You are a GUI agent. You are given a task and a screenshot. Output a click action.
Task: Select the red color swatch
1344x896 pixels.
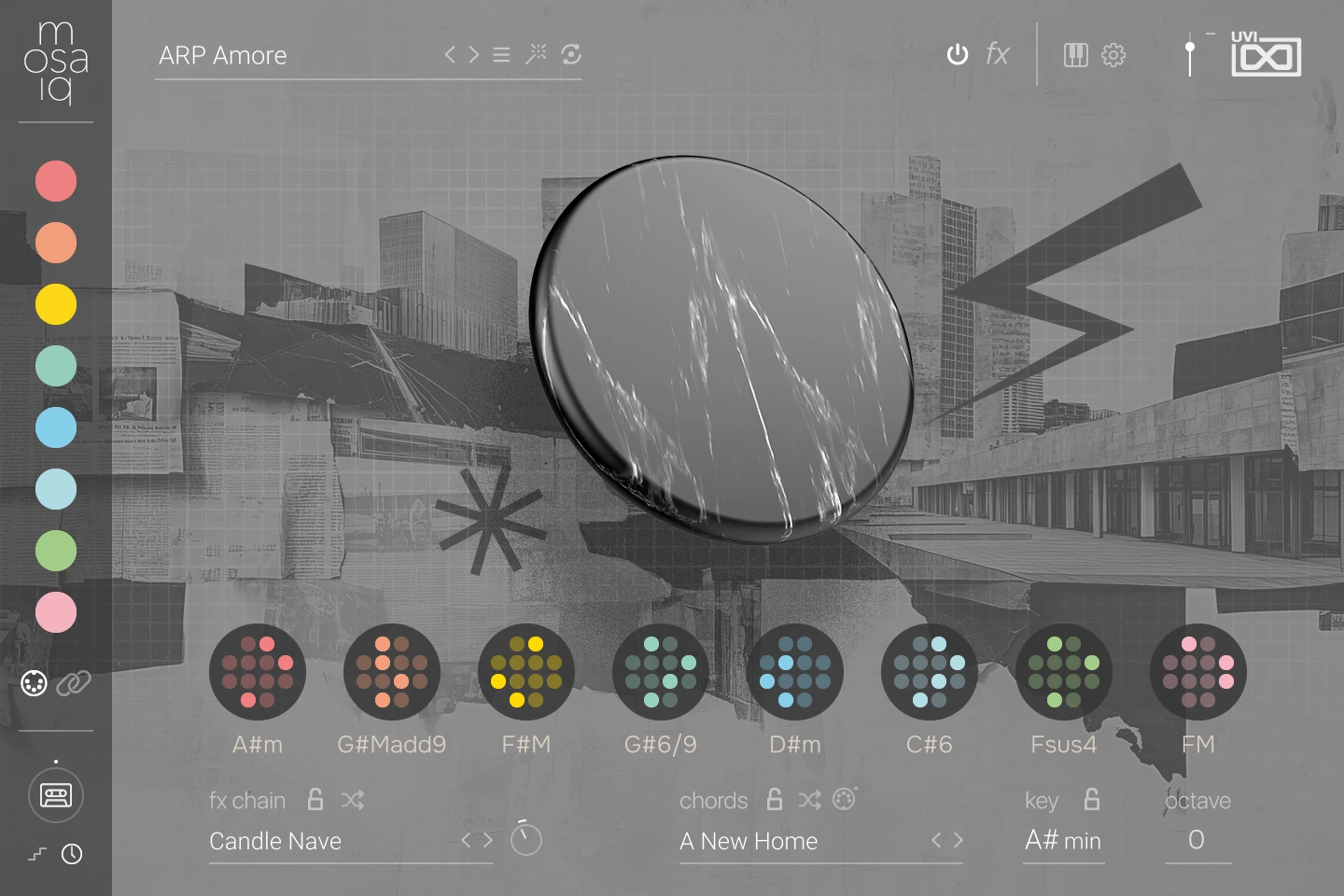point(56,181)
